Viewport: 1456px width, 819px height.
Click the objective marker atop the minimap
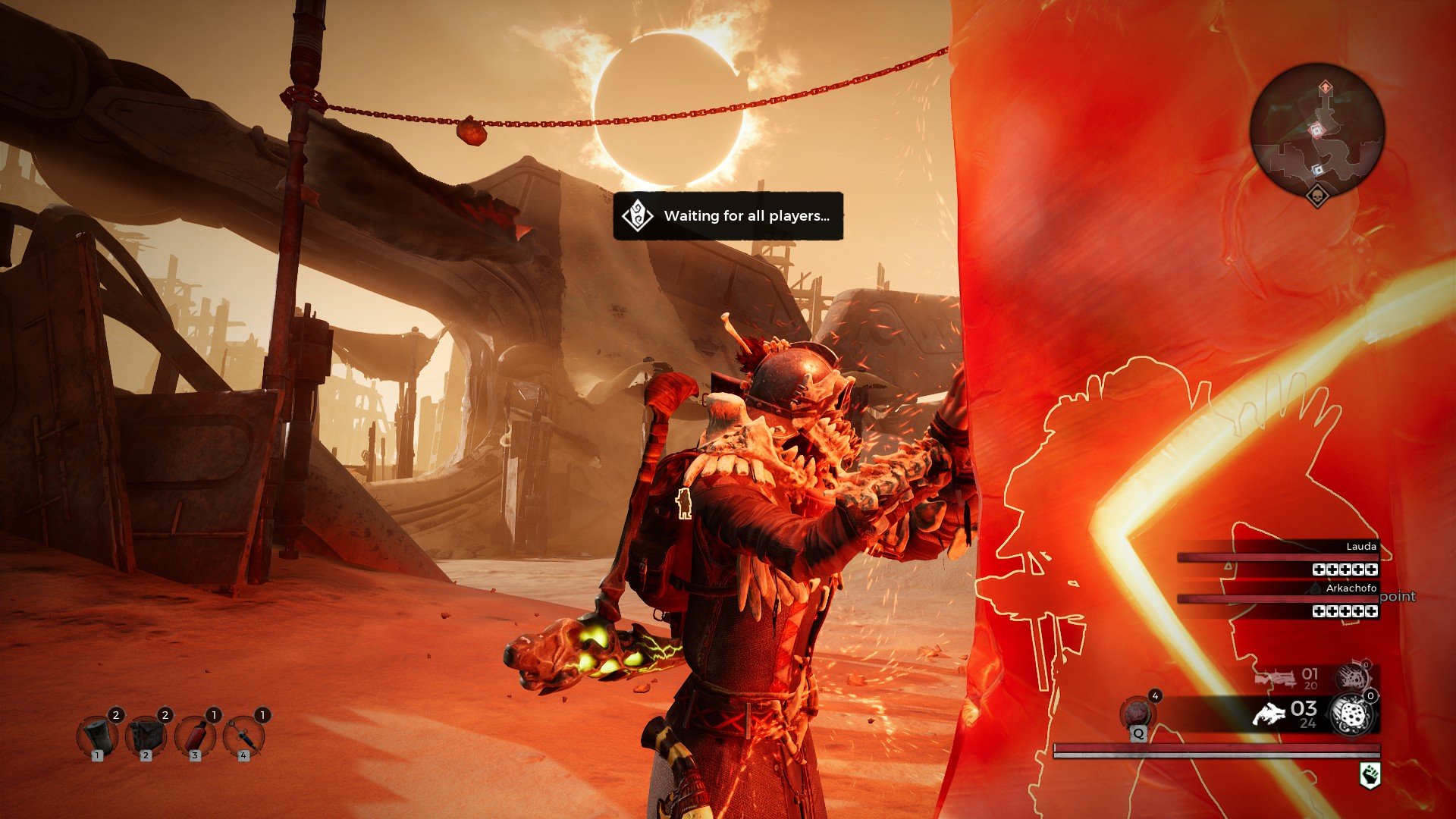(1325, 86)
